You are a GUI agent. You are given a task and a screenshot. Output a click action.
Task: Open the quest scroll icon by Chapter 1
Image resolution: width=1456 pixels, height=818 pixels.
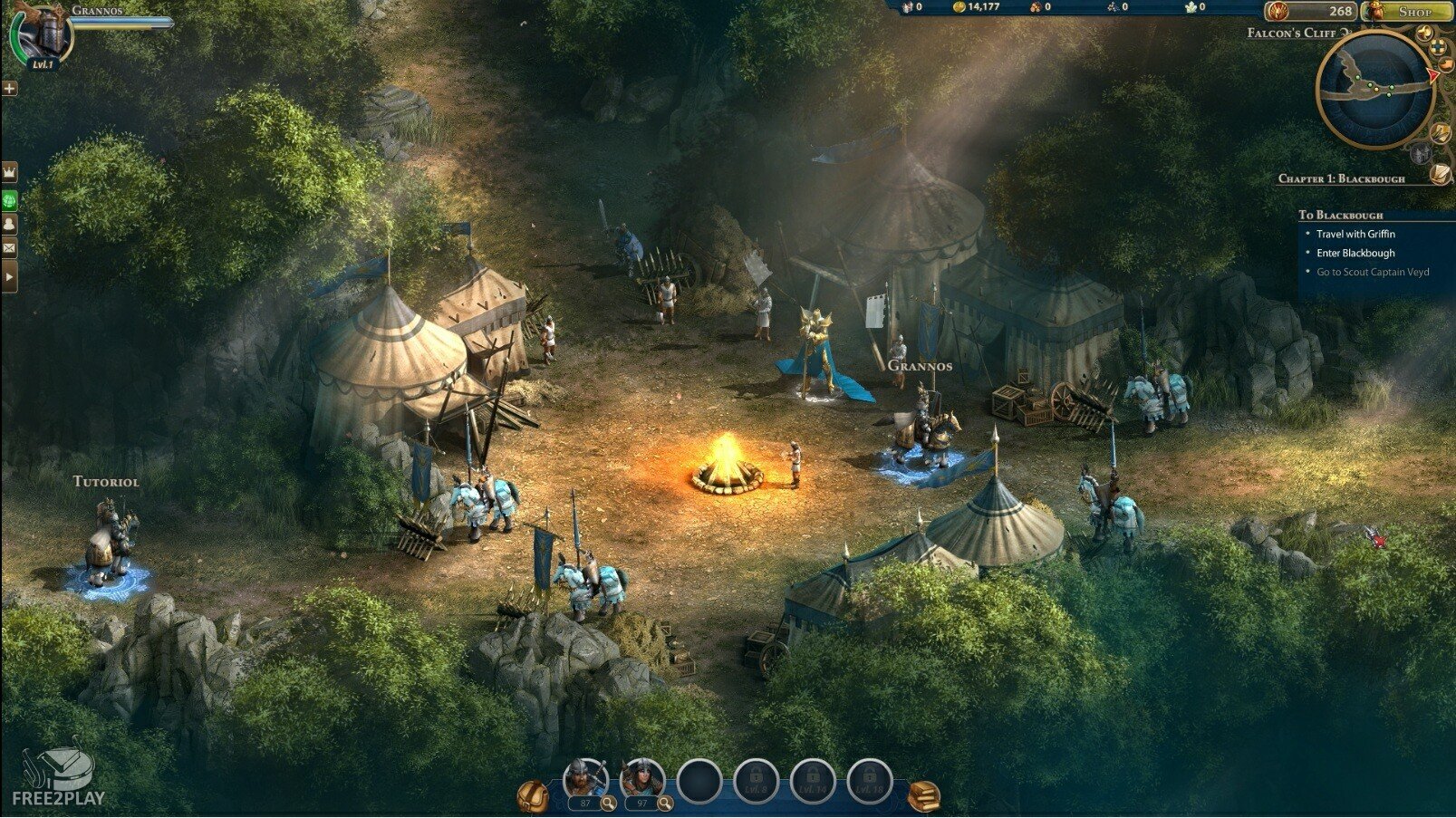click(1440, 174)
